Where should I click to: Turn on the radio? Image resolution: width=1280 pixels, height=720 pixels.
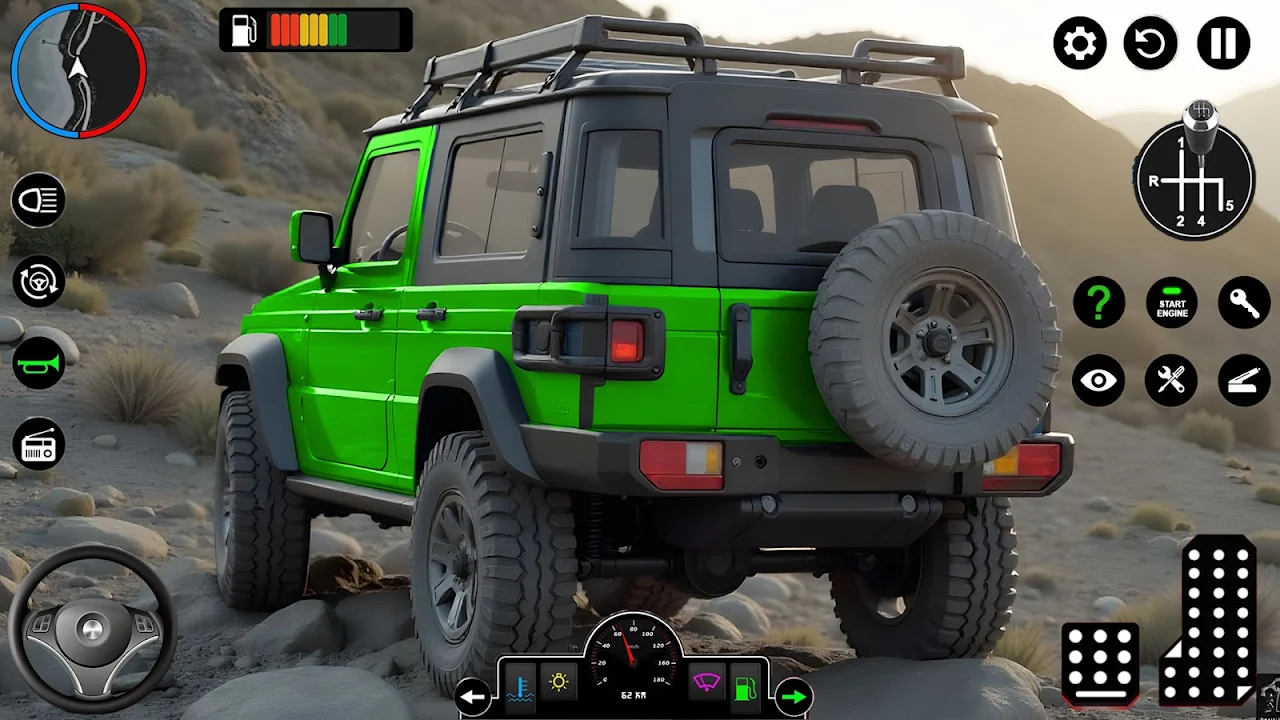pyautogui.click(x=39, y=445)
